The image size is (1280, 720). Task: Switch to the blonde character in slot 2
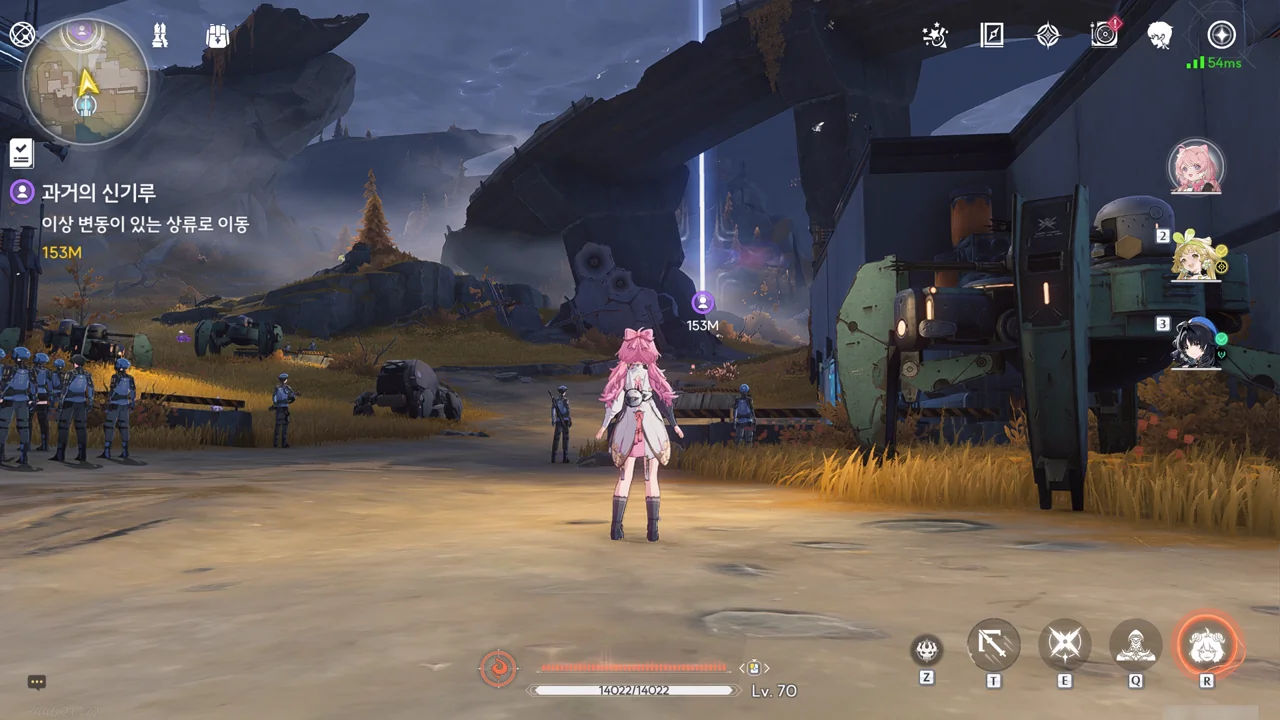tap(1196, 256)
